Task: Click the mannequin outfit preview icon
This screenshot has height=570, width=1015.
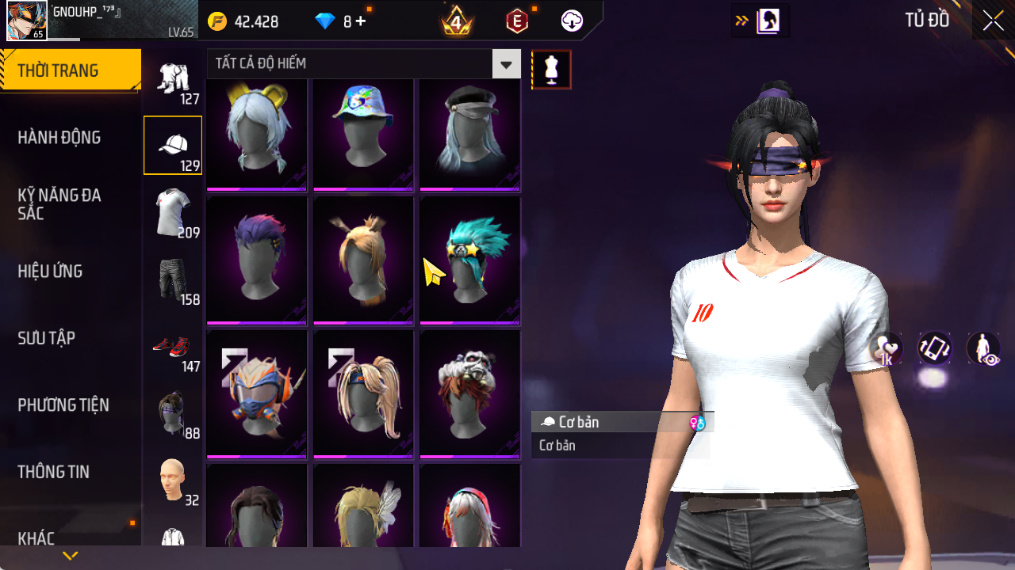Action: pos(551,69)
